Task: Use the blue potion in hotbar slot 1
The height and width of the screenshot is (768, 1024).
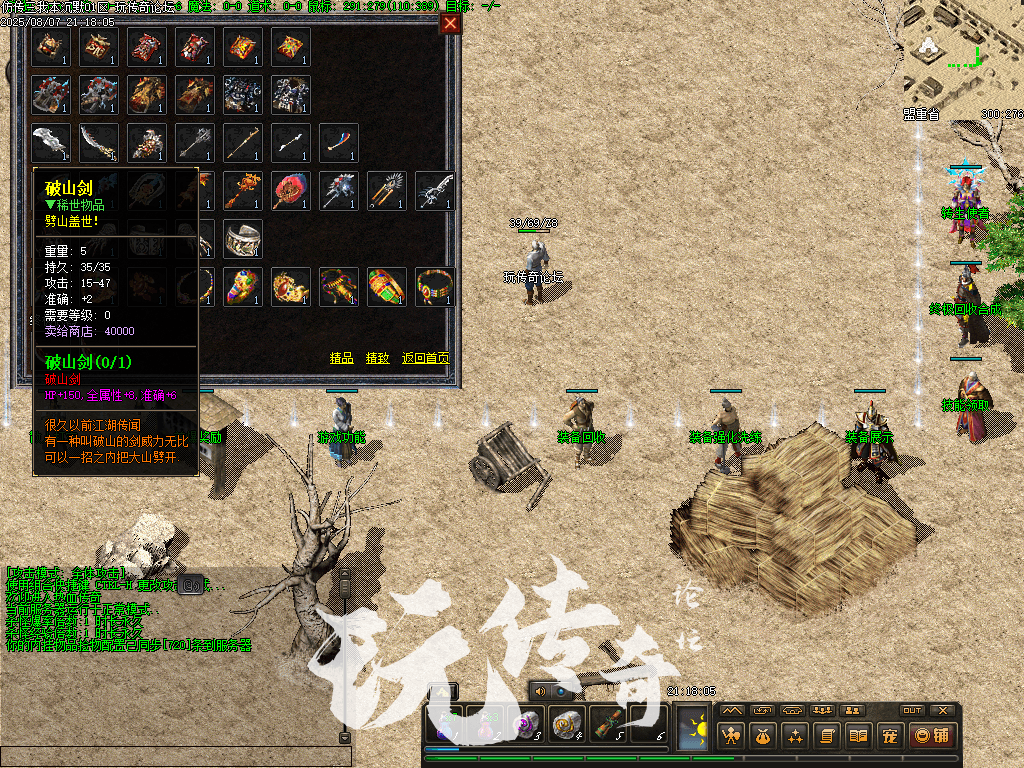Action: coord(446,724)
